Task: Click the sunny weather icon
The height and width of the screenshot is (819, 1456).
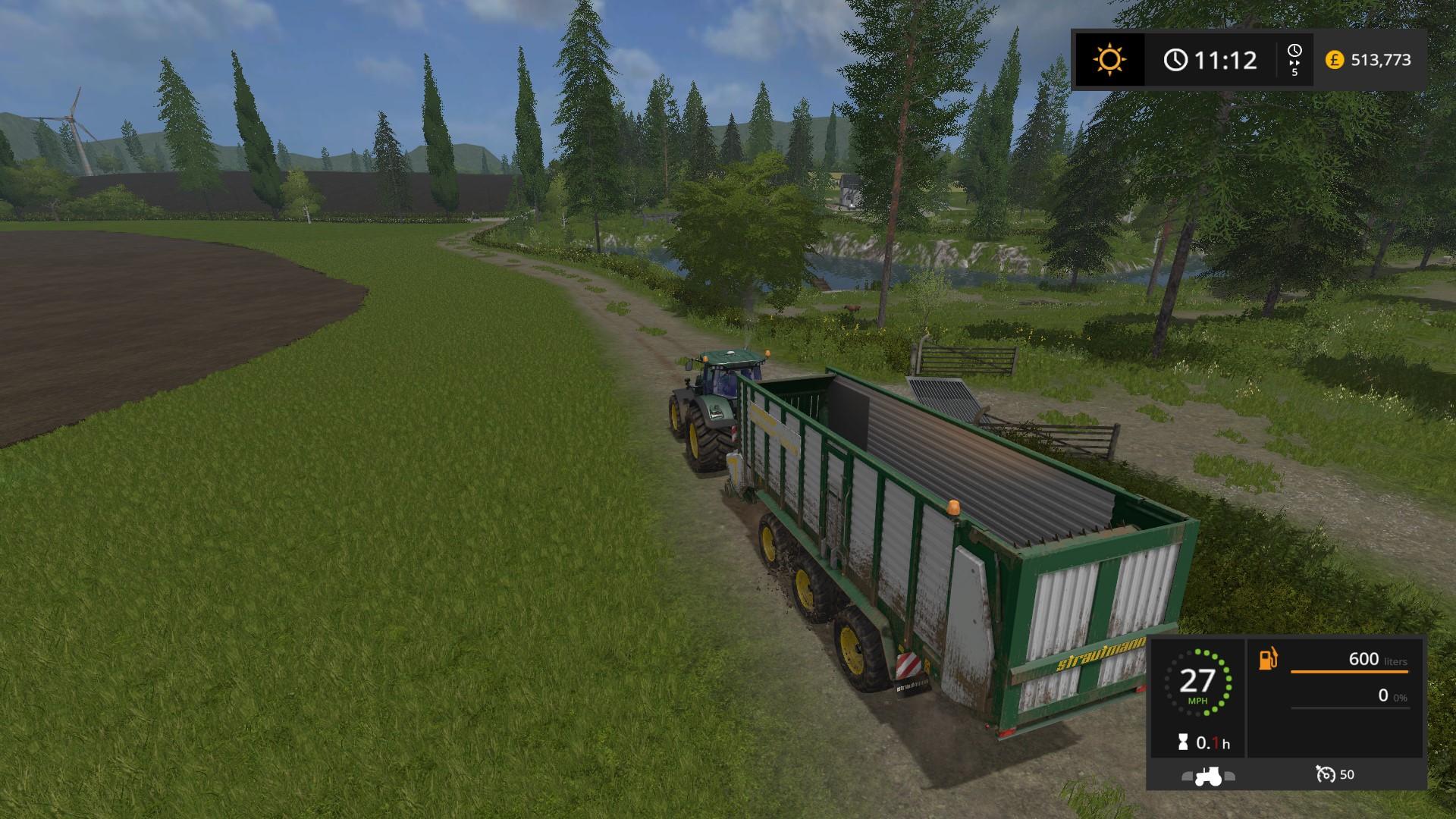Action: click(1109, 60)
